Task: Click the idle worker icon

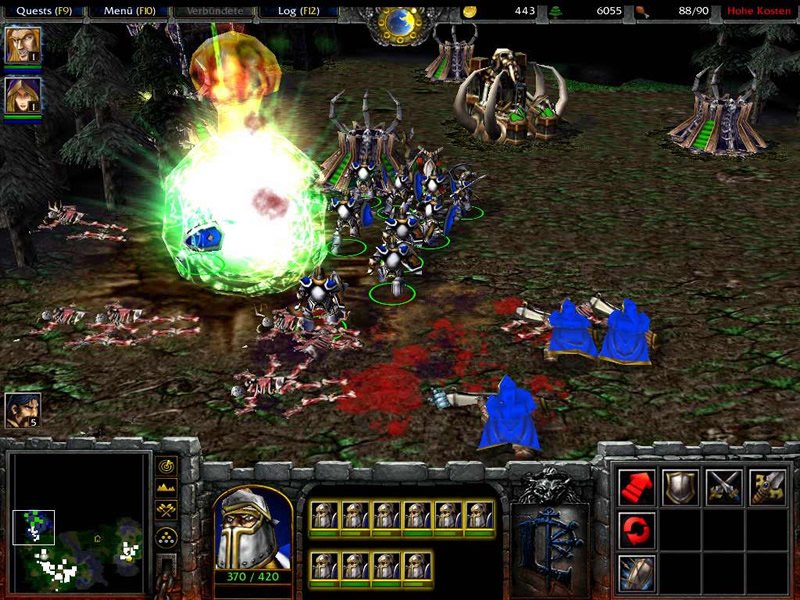Action: (x=22, y=410)
